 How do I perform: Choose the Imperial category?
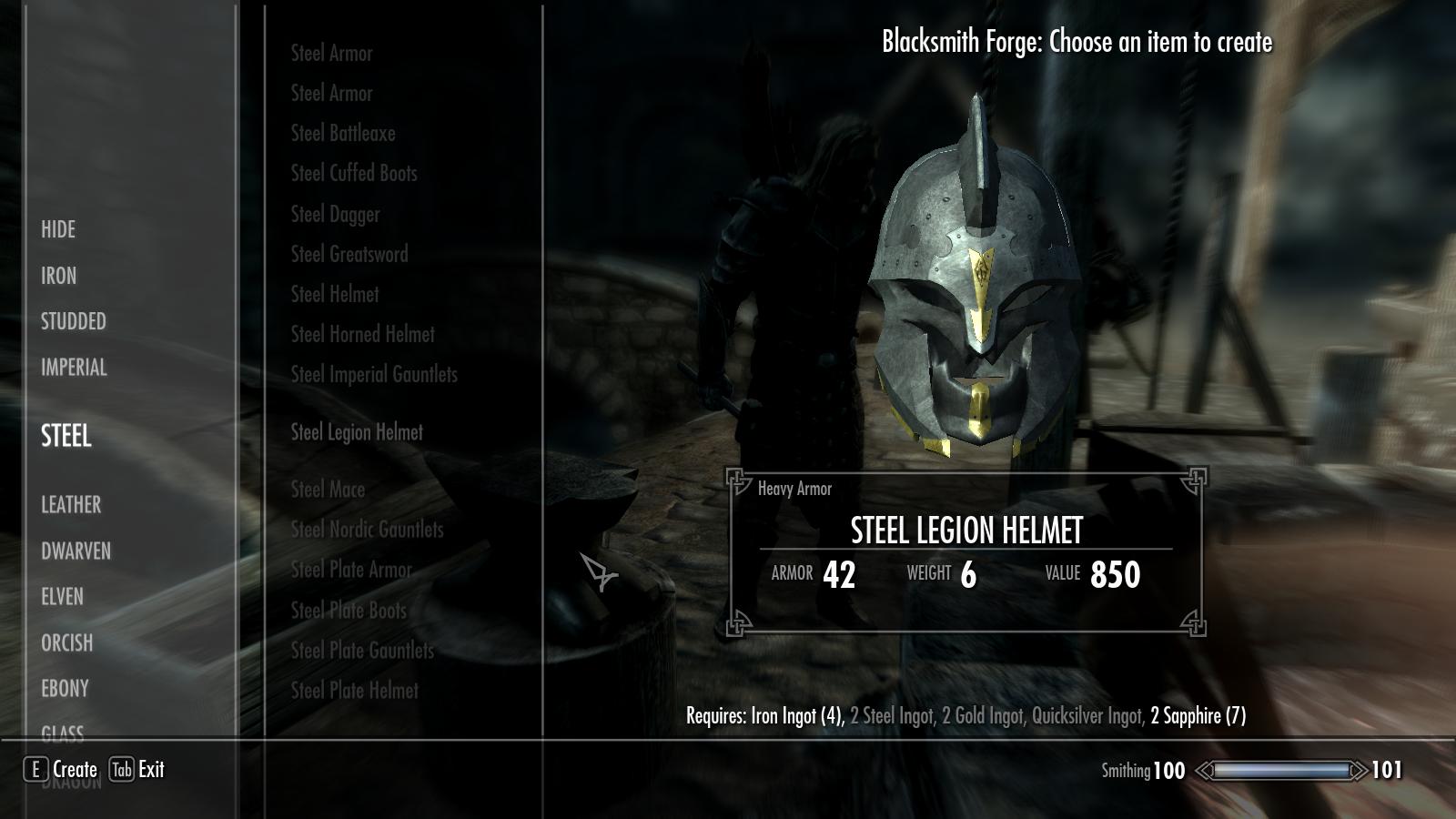[74, 368]
